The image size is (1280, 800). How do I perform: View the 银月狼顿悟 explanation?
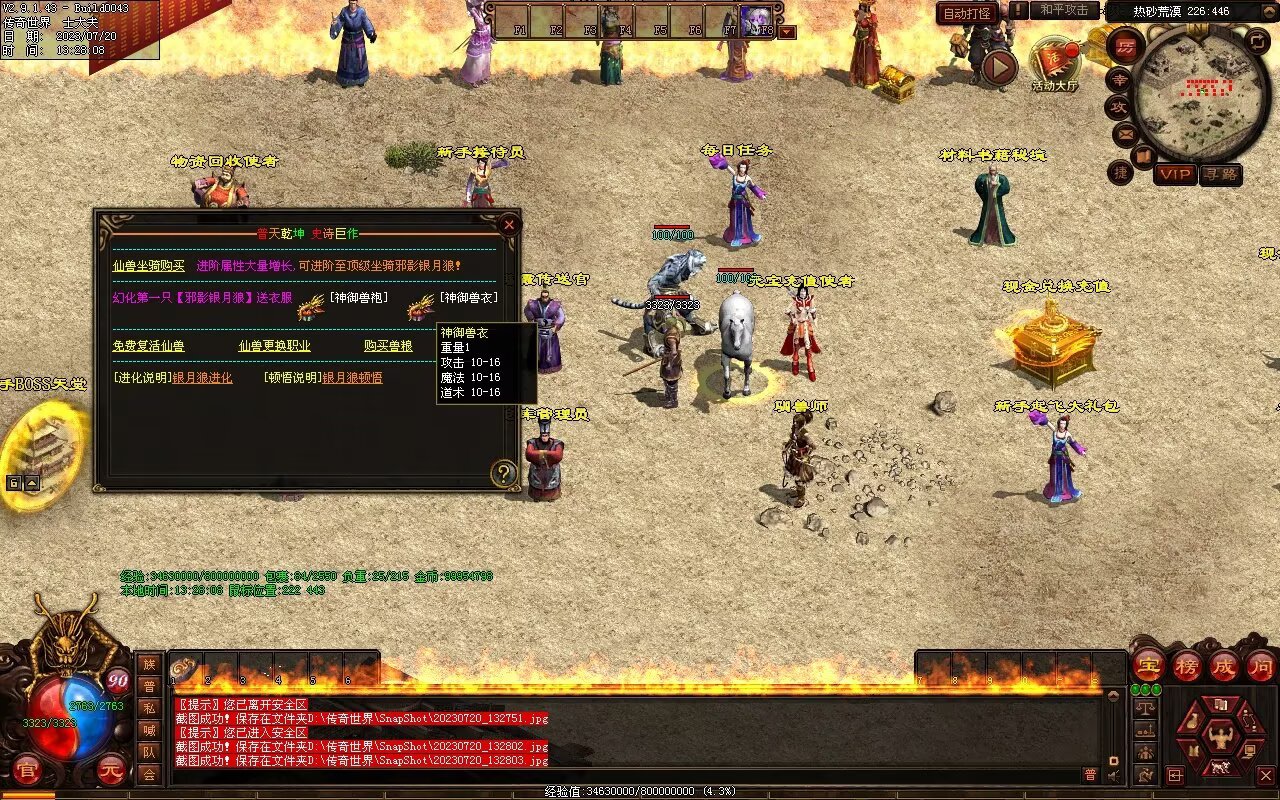[352, 378]
